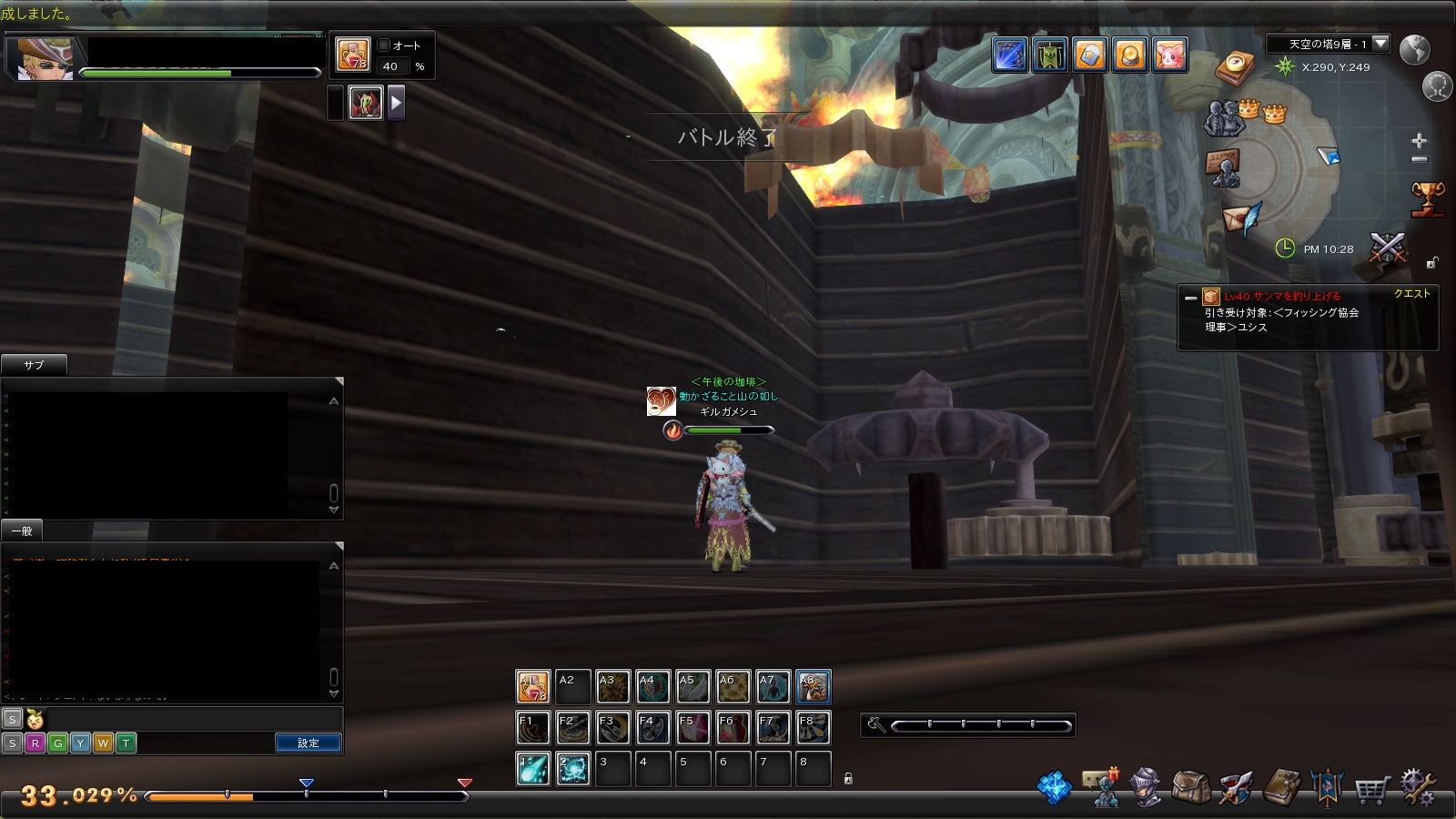Activate the skill in hotbar slot A8
This screenshot has height=819, width=1456.
click(x=813, y=687)
